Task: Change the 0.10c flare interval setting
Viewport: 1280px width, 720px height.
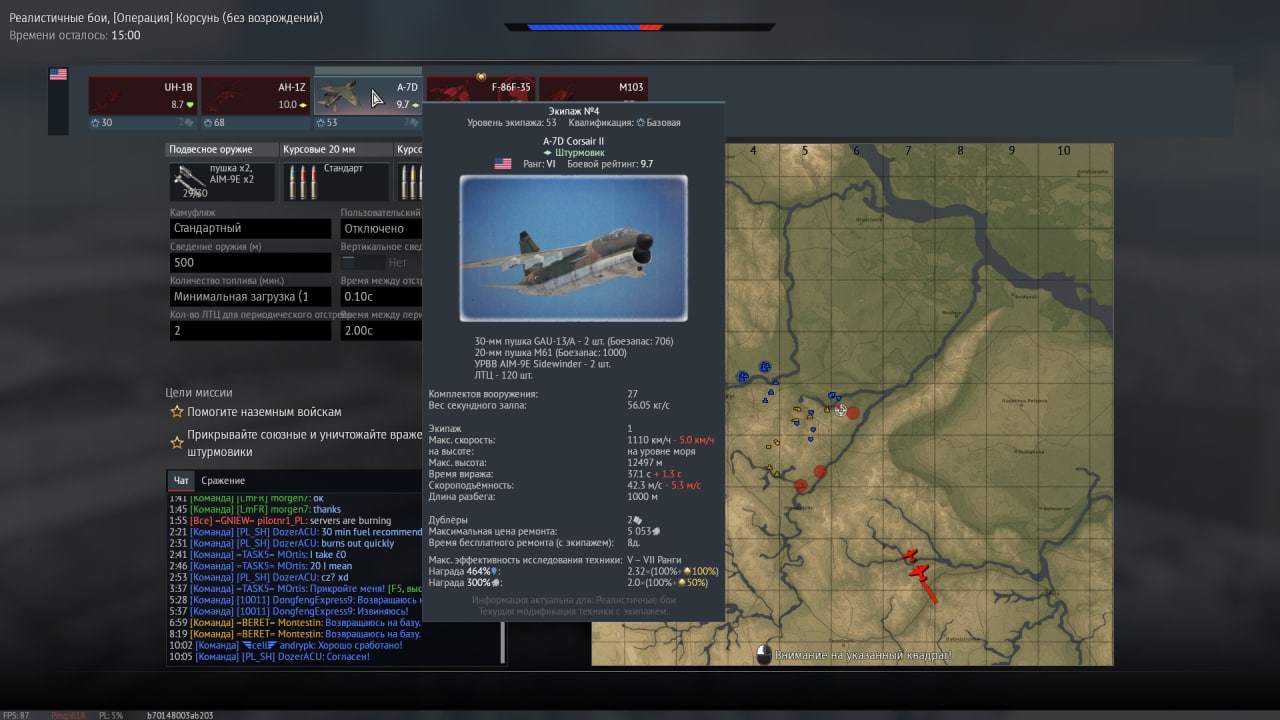Action: pos(381,297)
